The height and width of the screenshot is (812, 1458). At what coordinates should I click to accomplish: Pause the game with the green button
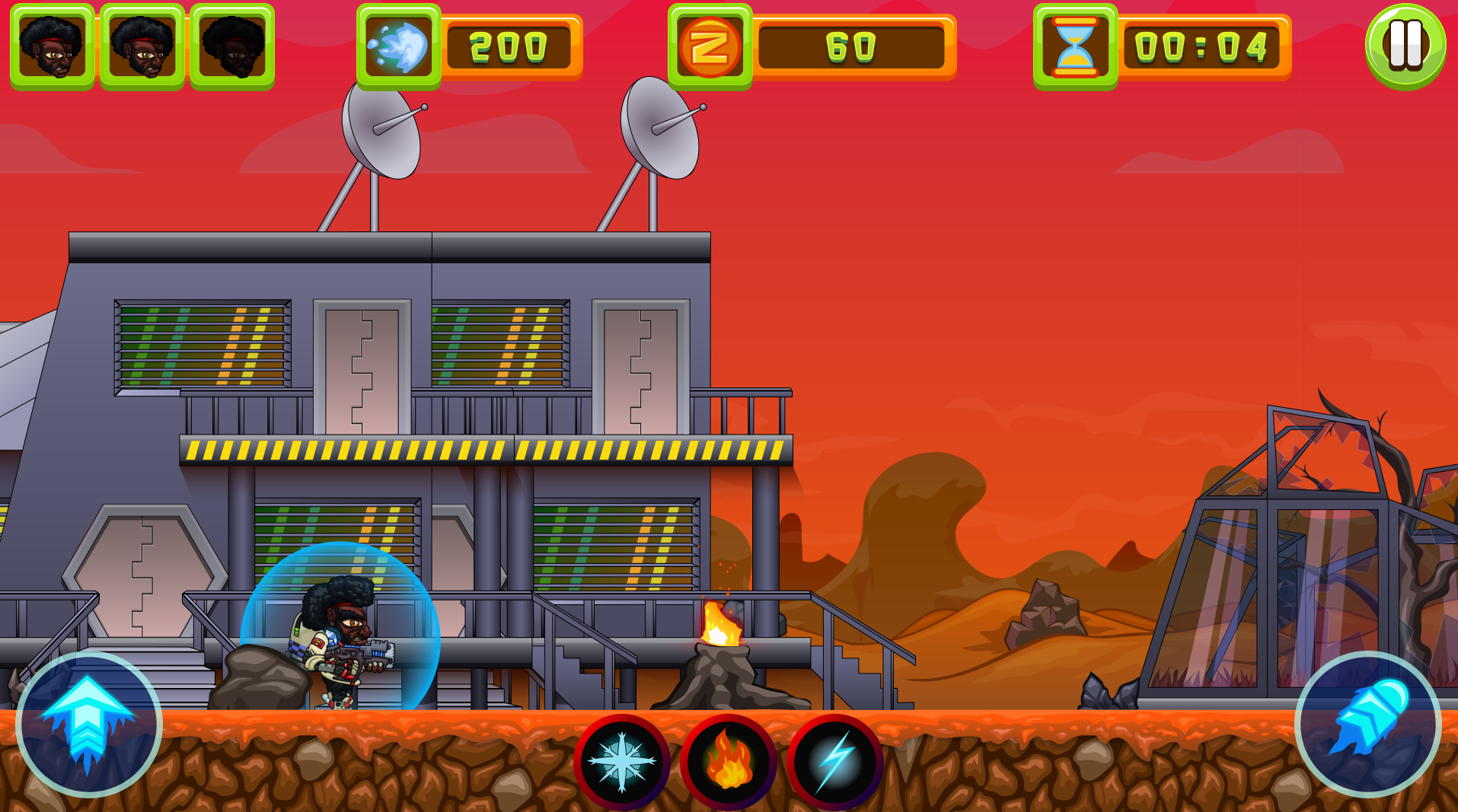[1405, 46]
